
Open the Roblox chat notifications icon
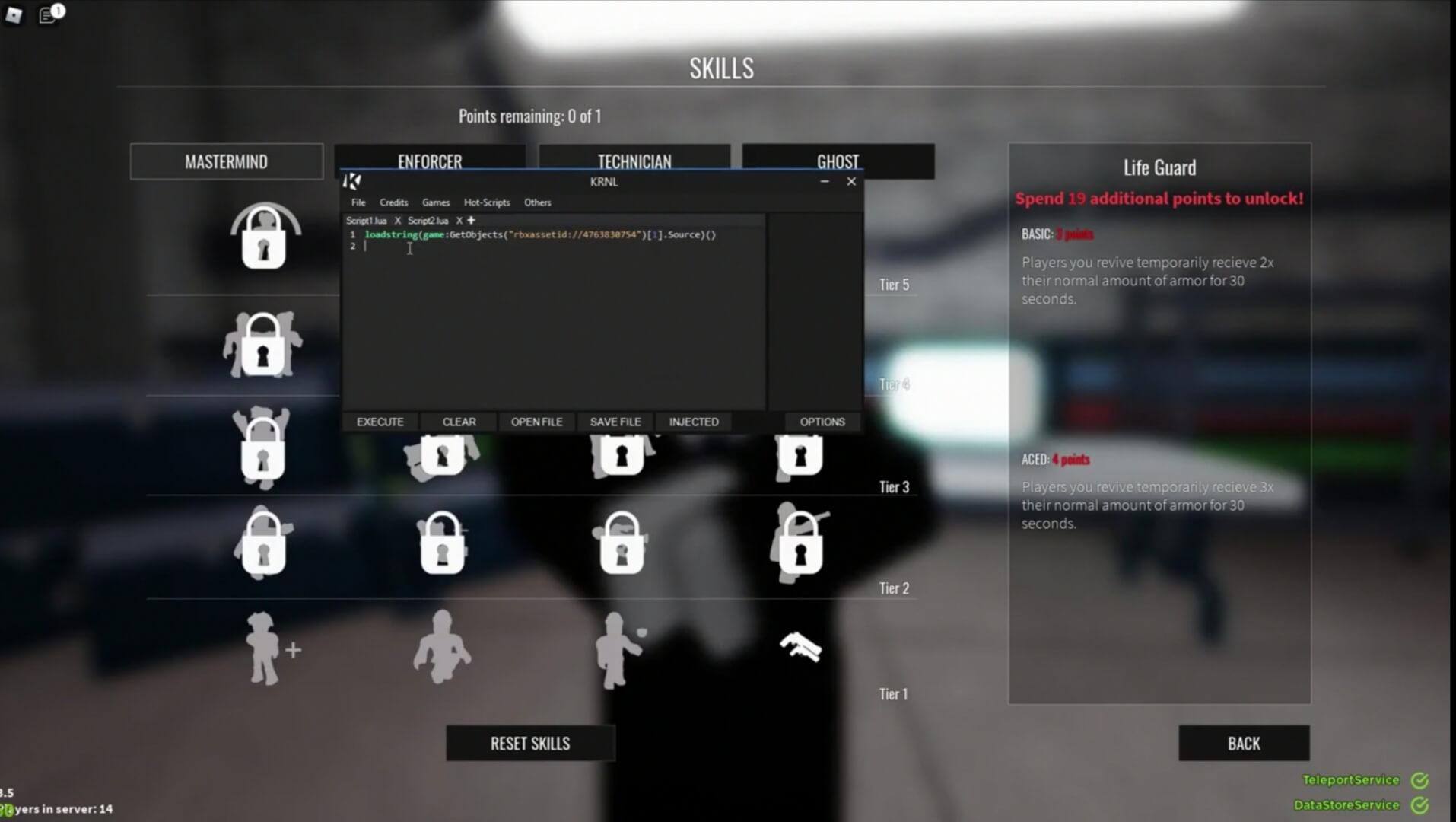click(x=49, y=14)
